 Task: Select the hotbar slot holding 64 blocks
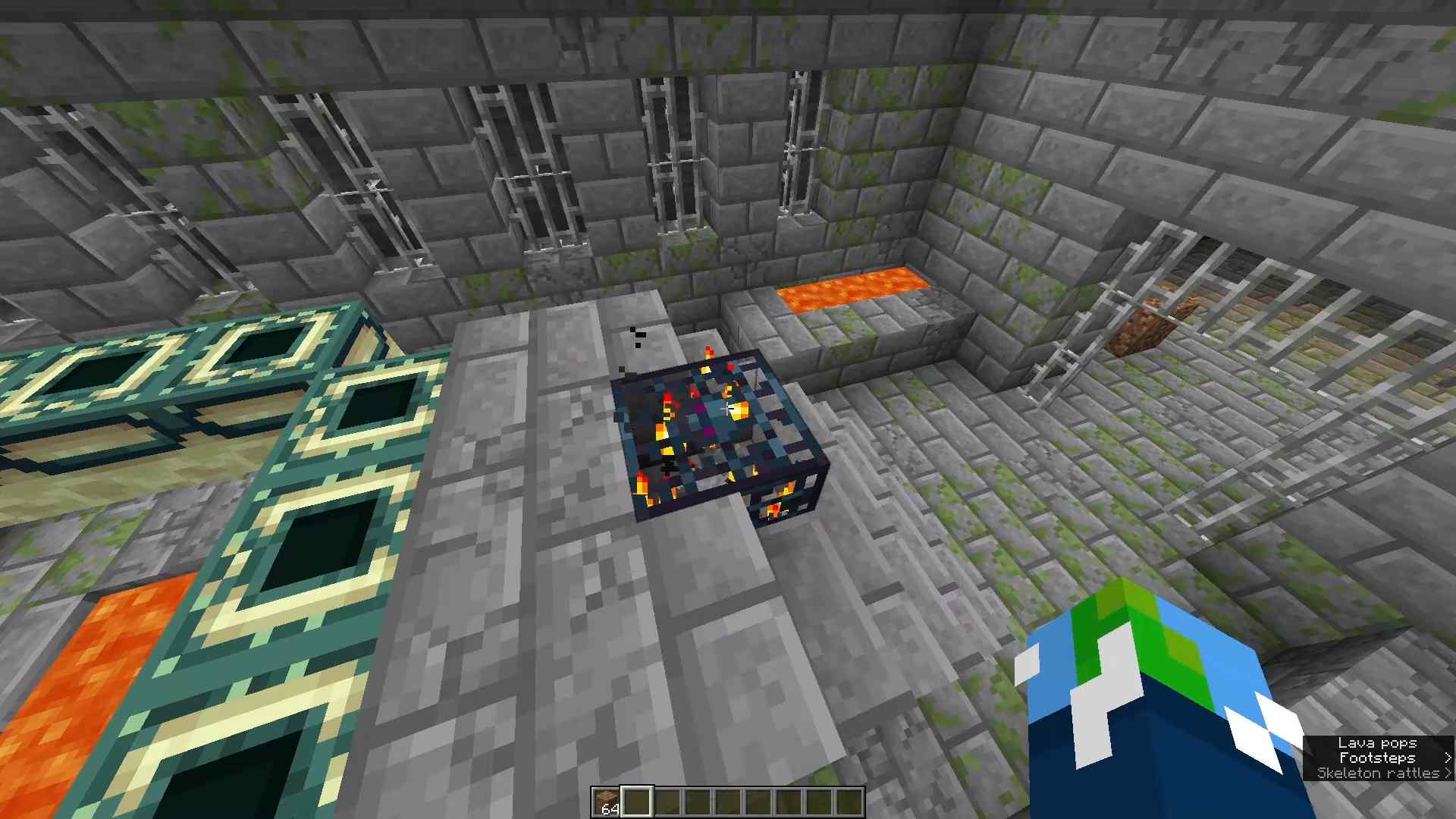607,802
